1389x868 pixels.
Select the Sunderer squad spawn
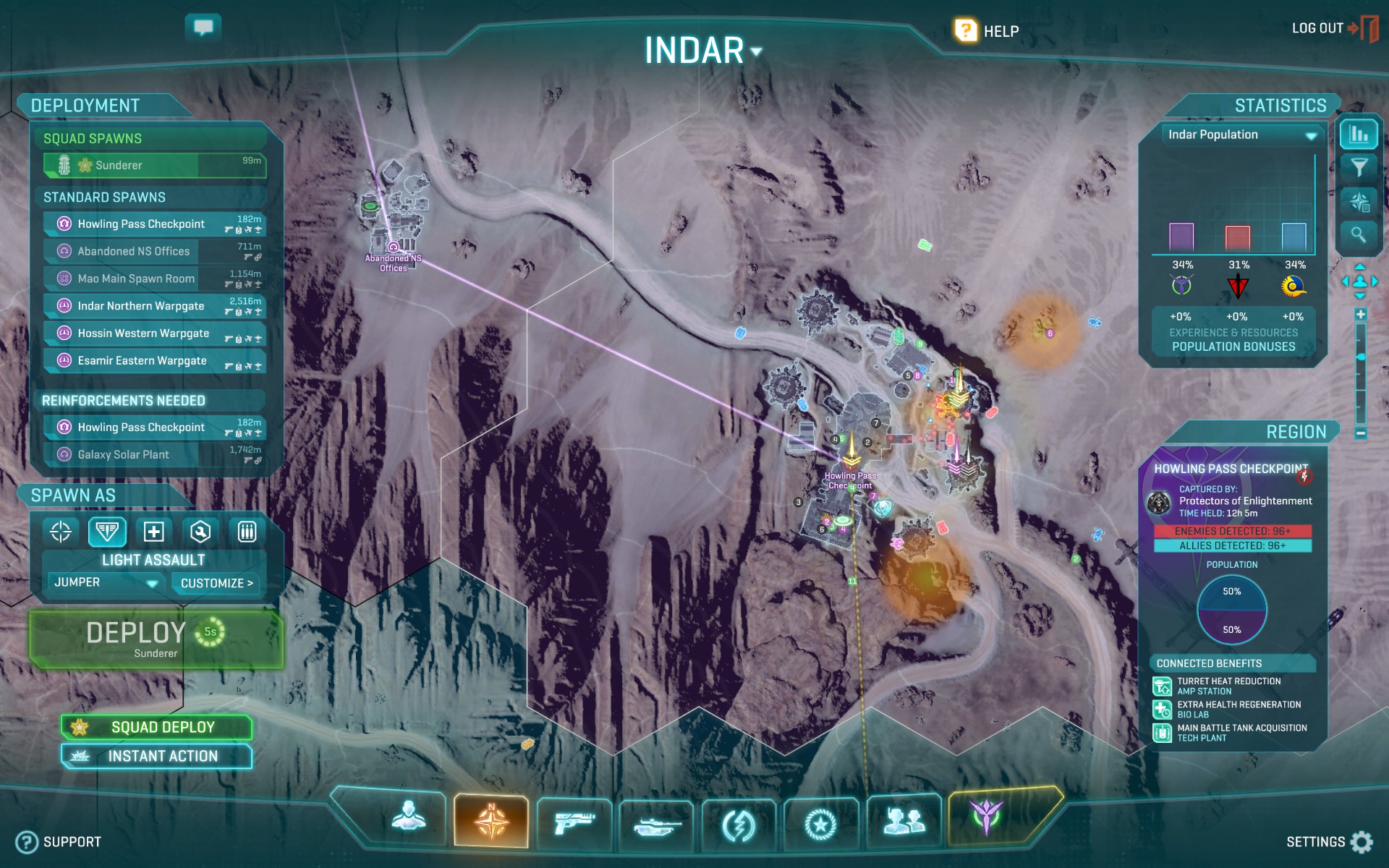tap(154, 165)
